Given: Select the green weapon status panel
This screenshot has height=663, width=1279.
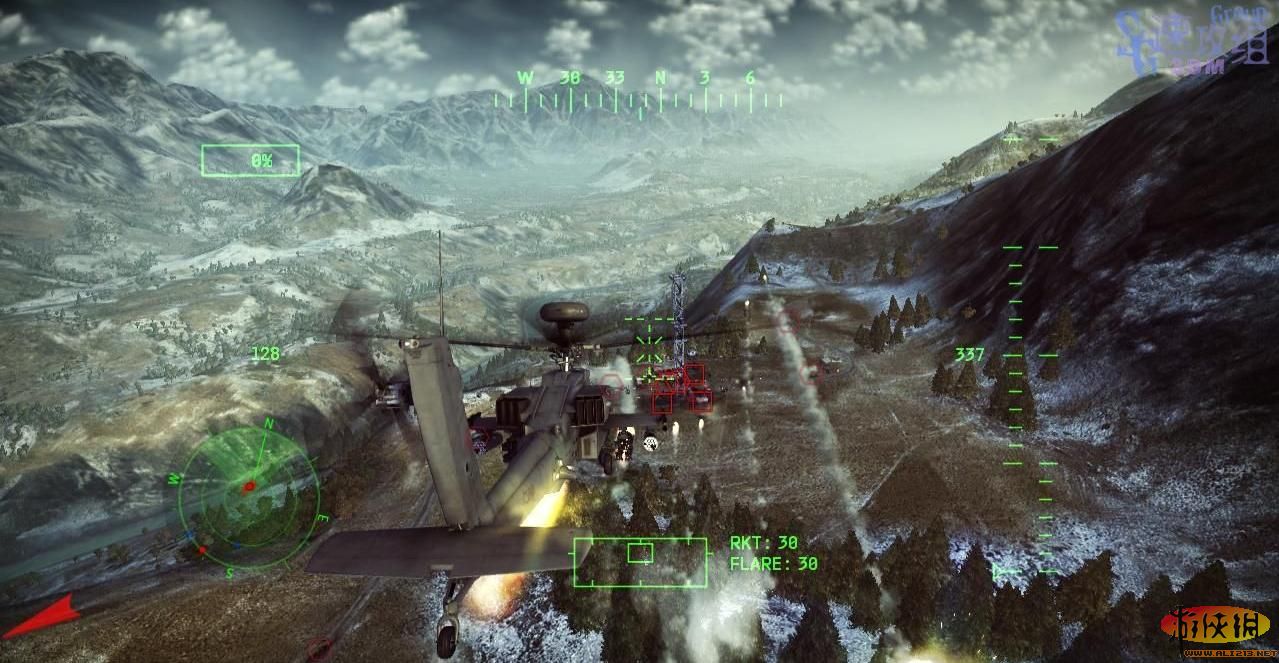Looking at the screenshot, I should click(x=640, y=561).
